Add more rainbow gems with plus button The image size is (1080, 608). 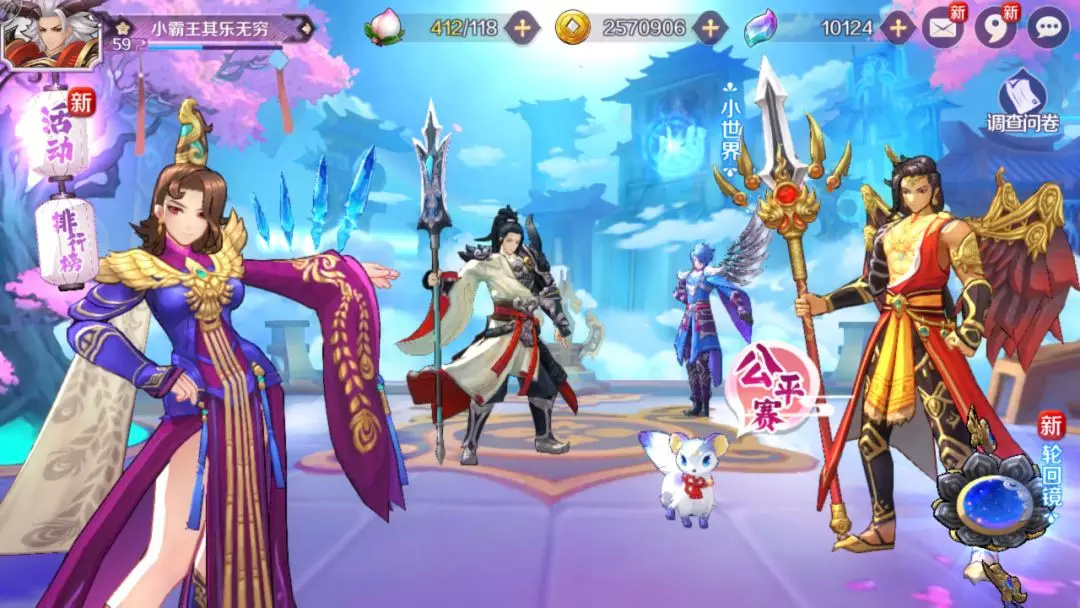[898, 28]
